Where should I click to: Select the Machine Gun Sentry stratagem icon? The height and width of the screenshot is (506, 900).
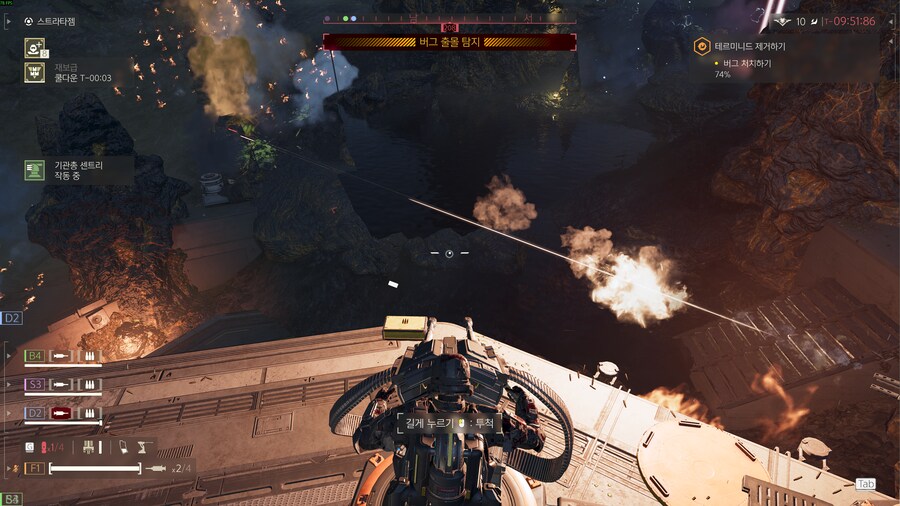34,170
